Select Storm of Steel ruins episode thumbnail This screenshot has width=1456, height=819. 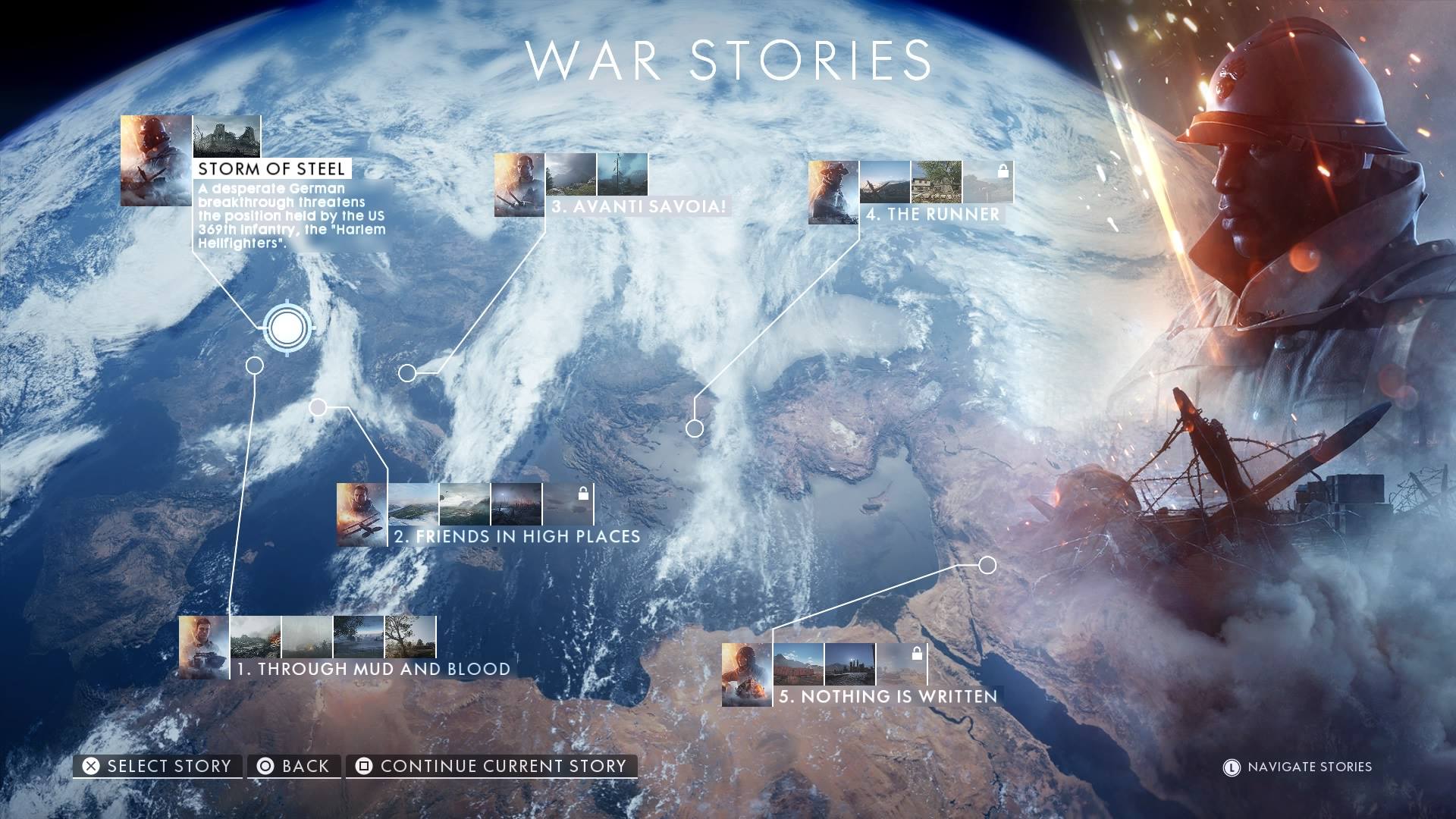[227, 136]
